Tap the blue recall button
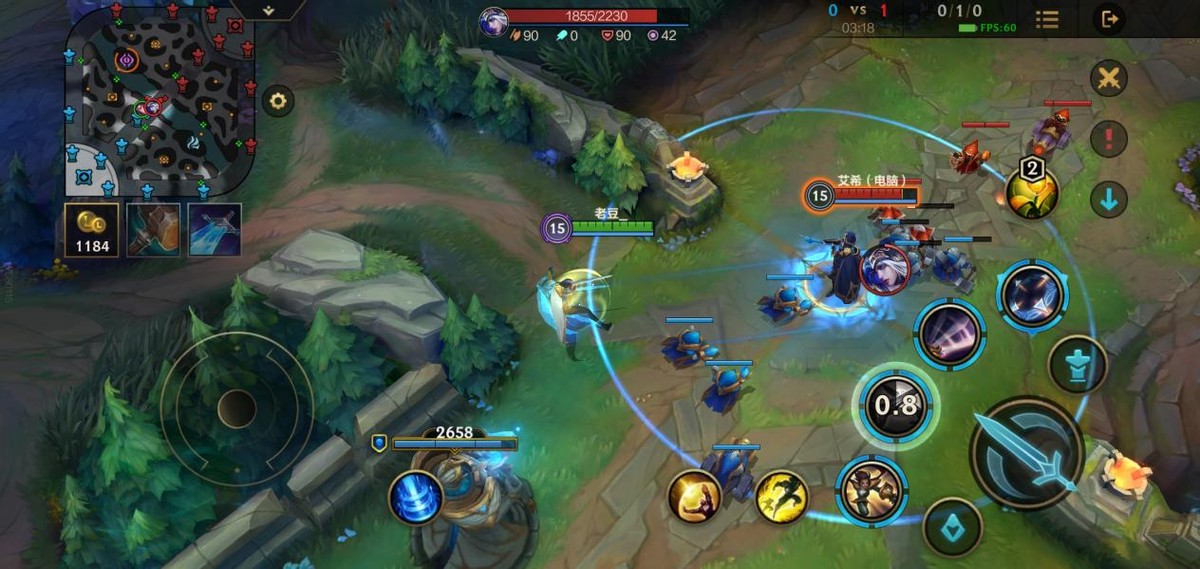This screenshot has height=569, width=1200. point(416,497)
